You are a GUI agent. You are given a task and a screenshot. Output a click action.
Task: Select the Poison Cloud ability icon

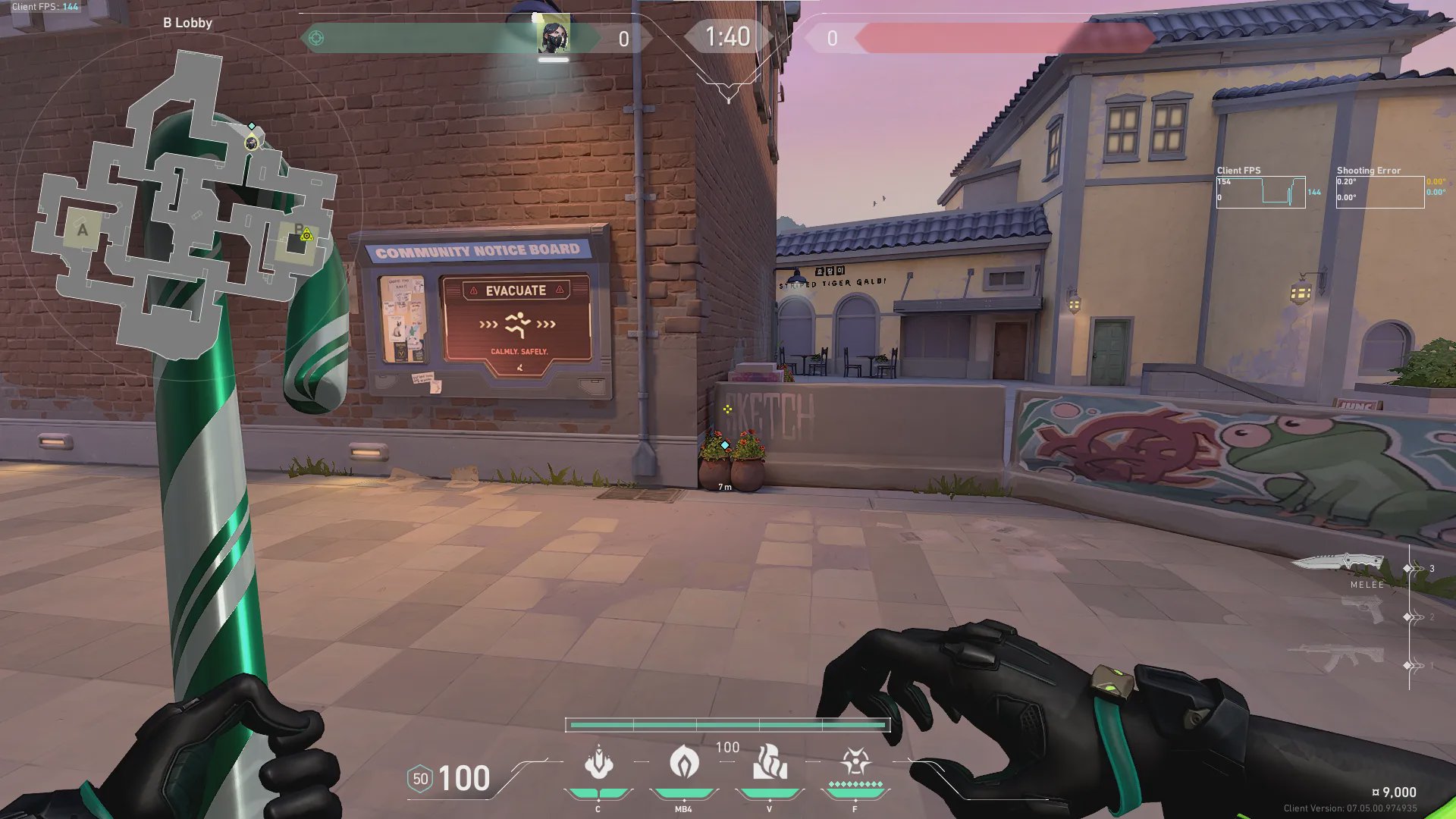pyautogui.click(x=683, y=762)
